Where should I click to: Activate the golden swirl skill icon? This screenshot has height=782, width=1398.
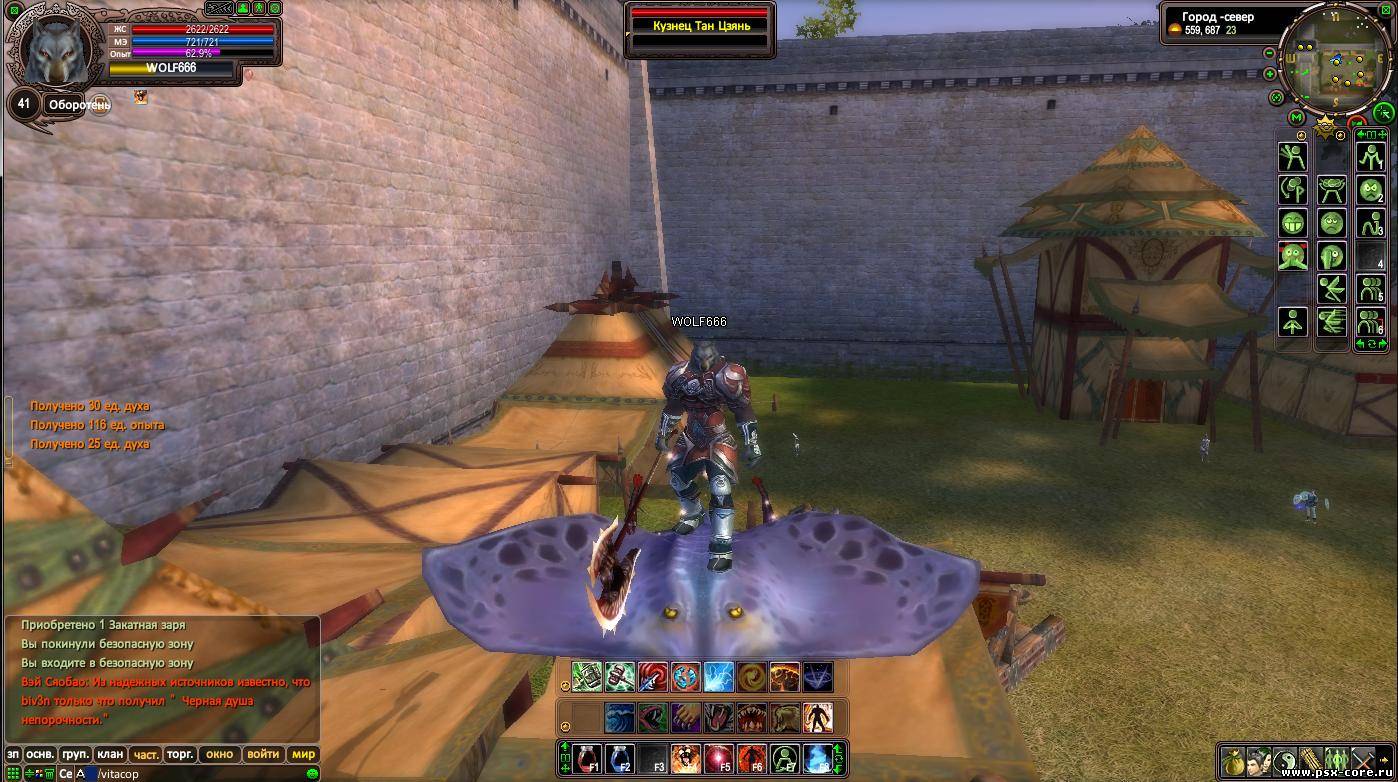pyautogui.click(x=752, y=677)
